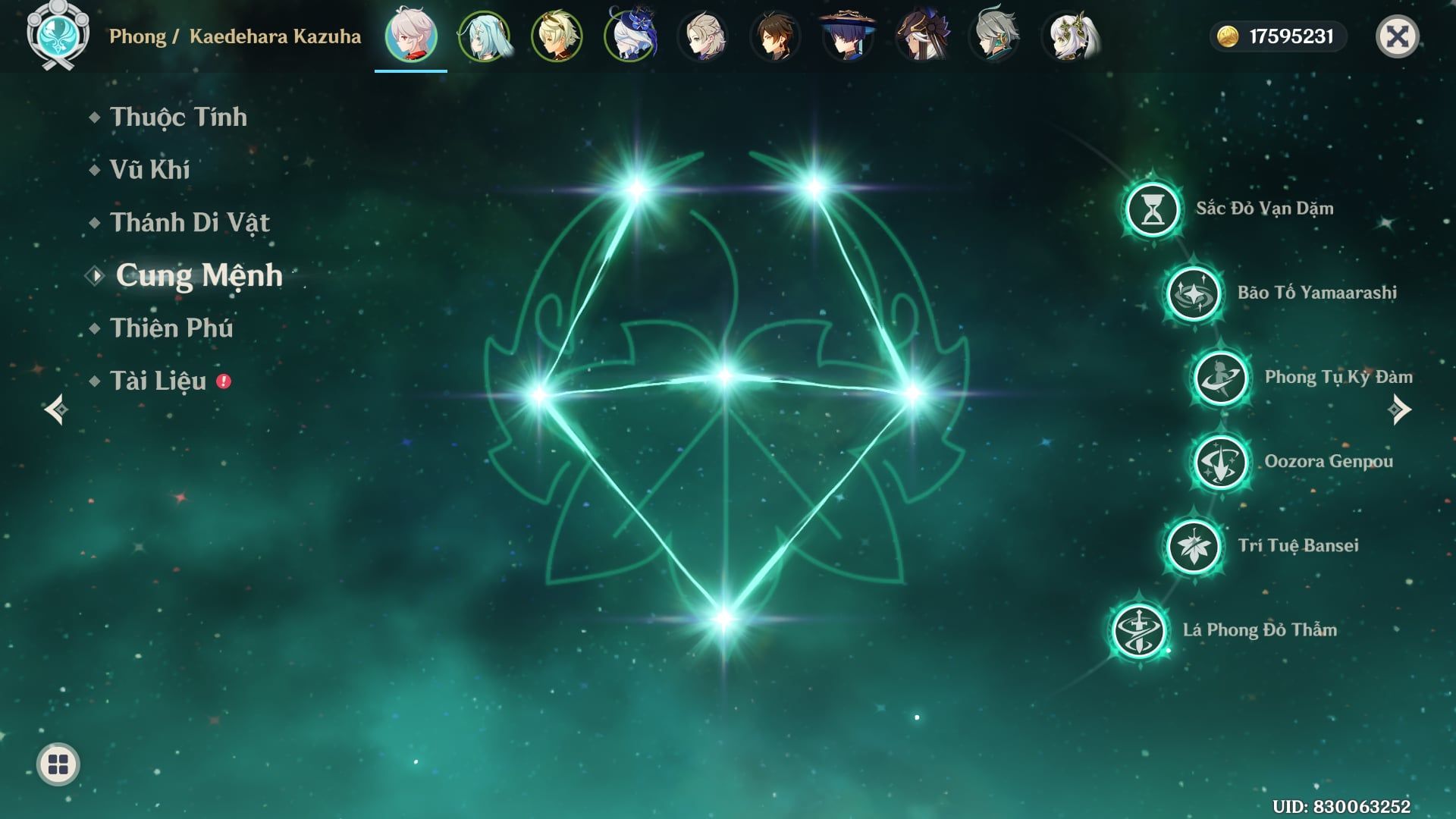Open the Thuộc Tính menu entry
The image size is (1456, 819).
178,117
